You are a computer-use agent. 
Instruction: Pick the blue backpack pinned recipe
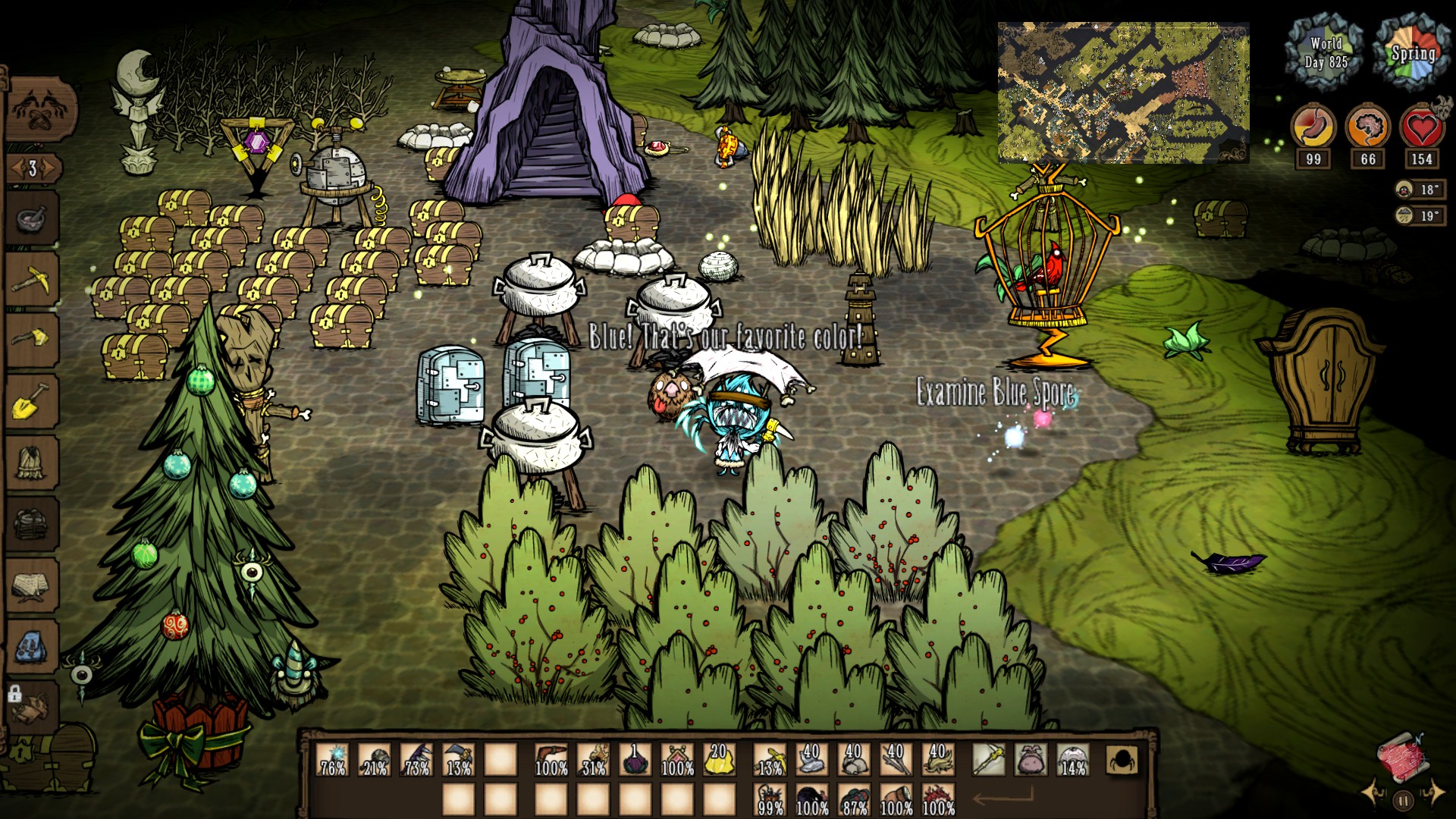click(x=33, y=646)
